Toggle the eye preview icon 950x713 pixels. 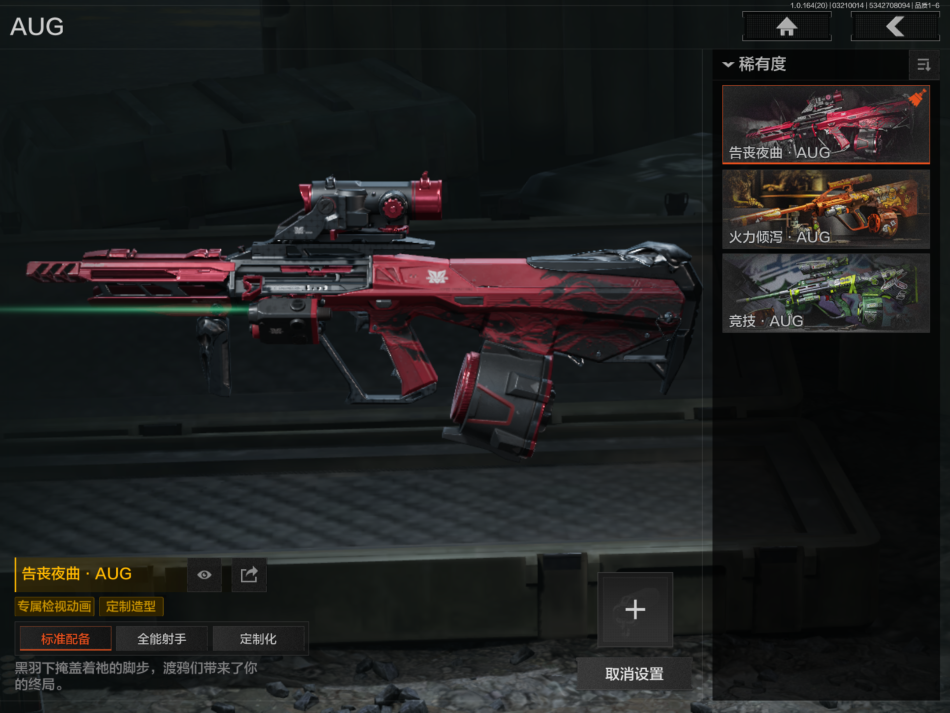click(x=204, y=575)
